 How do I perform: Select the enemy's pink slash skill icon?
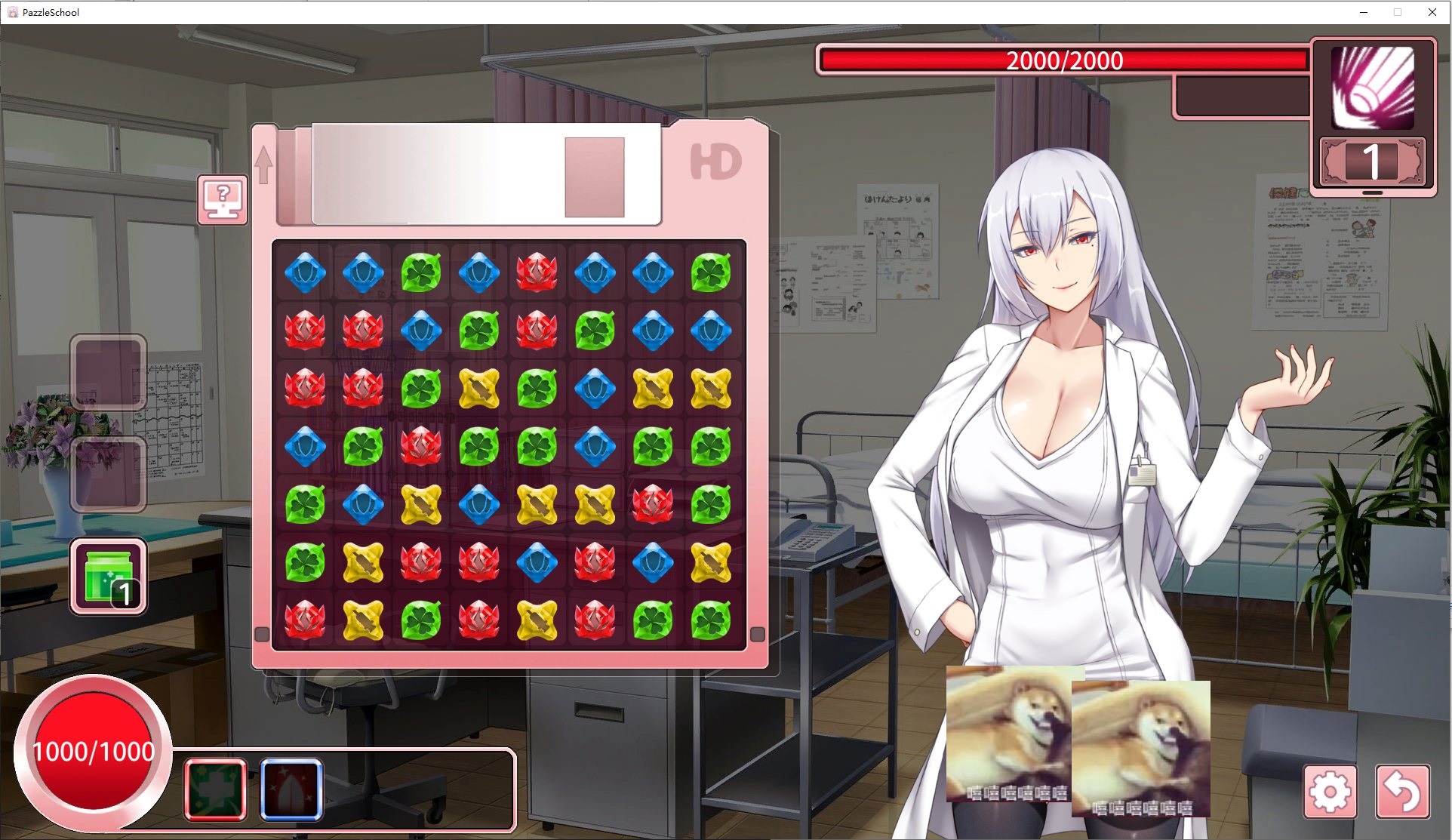[1373, 87]
